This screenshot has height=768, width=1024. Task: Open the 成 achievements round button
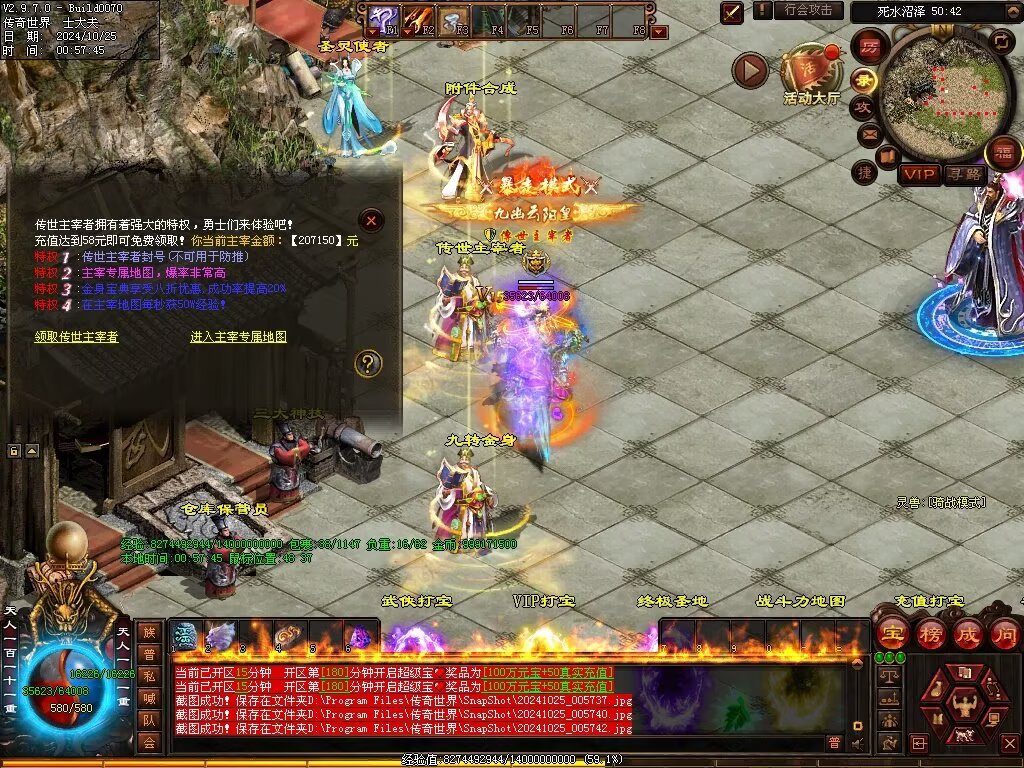pyautogui.click(x=967, y=633)
